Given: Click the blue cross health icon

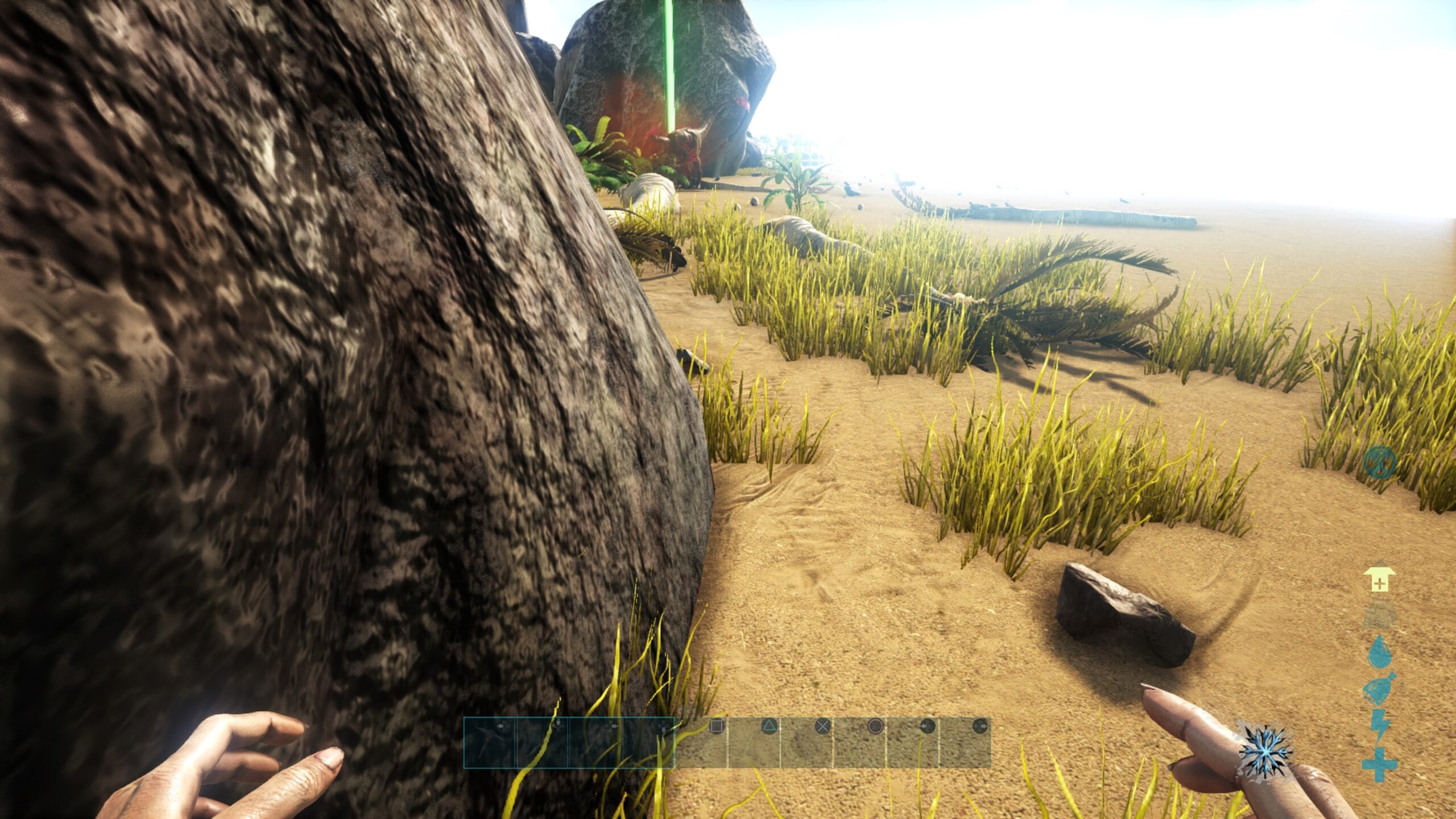Looking at the screenshot, I should (x=1379, y=764).
